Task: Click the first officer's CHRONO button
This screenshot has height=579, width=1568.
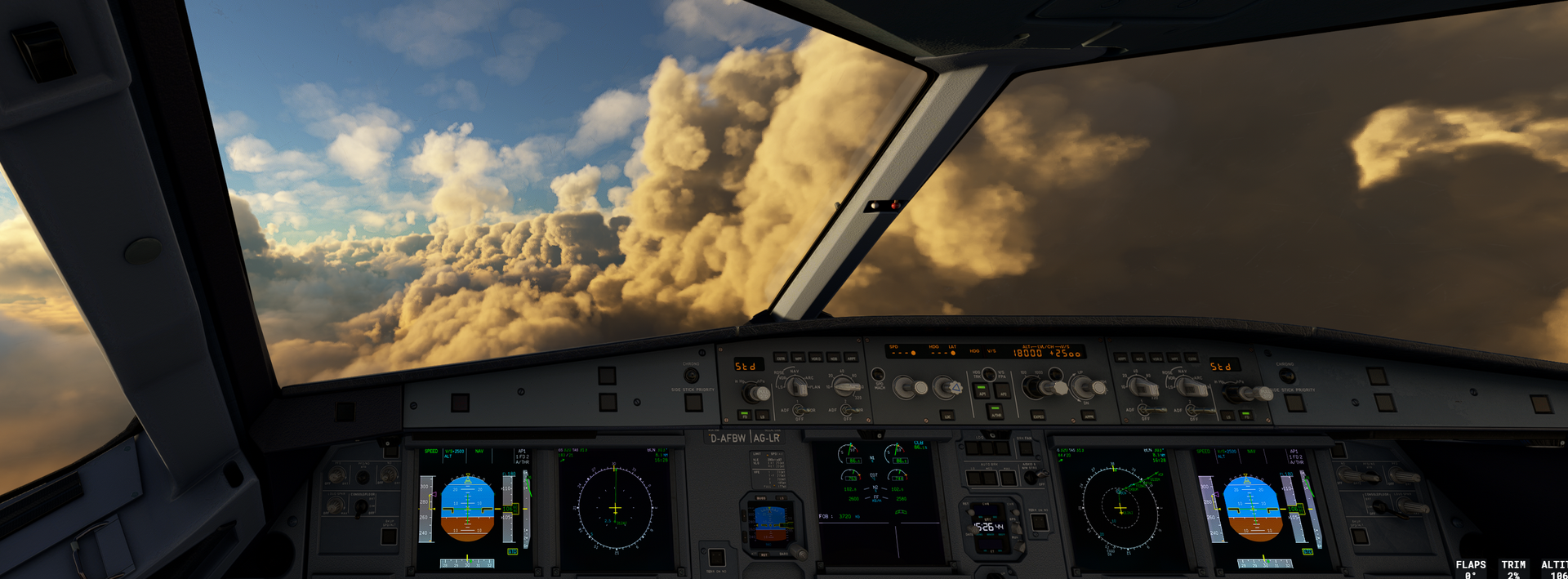Action: pyautogui.click(x=1287, y=376)
